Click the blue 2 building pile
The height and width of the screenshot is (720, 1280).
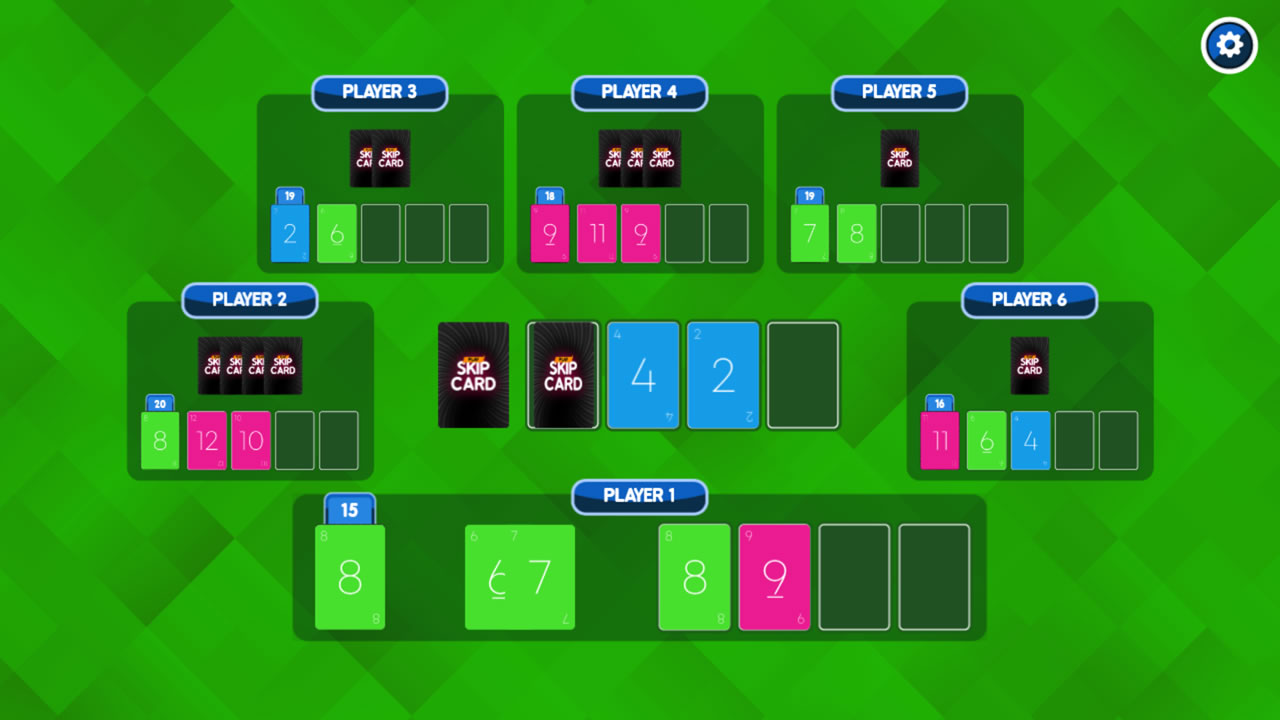click(723, 375)
